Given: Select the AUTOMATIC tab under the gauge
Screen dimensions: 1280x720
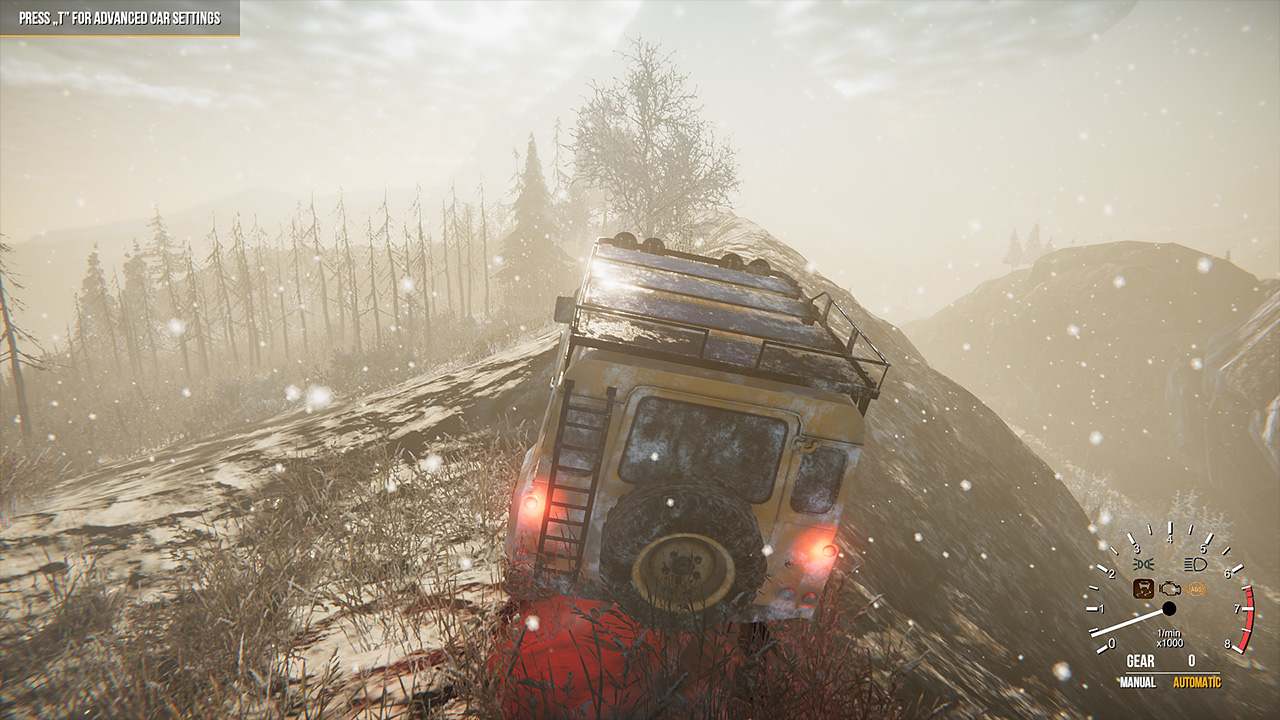Looking at the screenshot, I should coord(1197,681).
